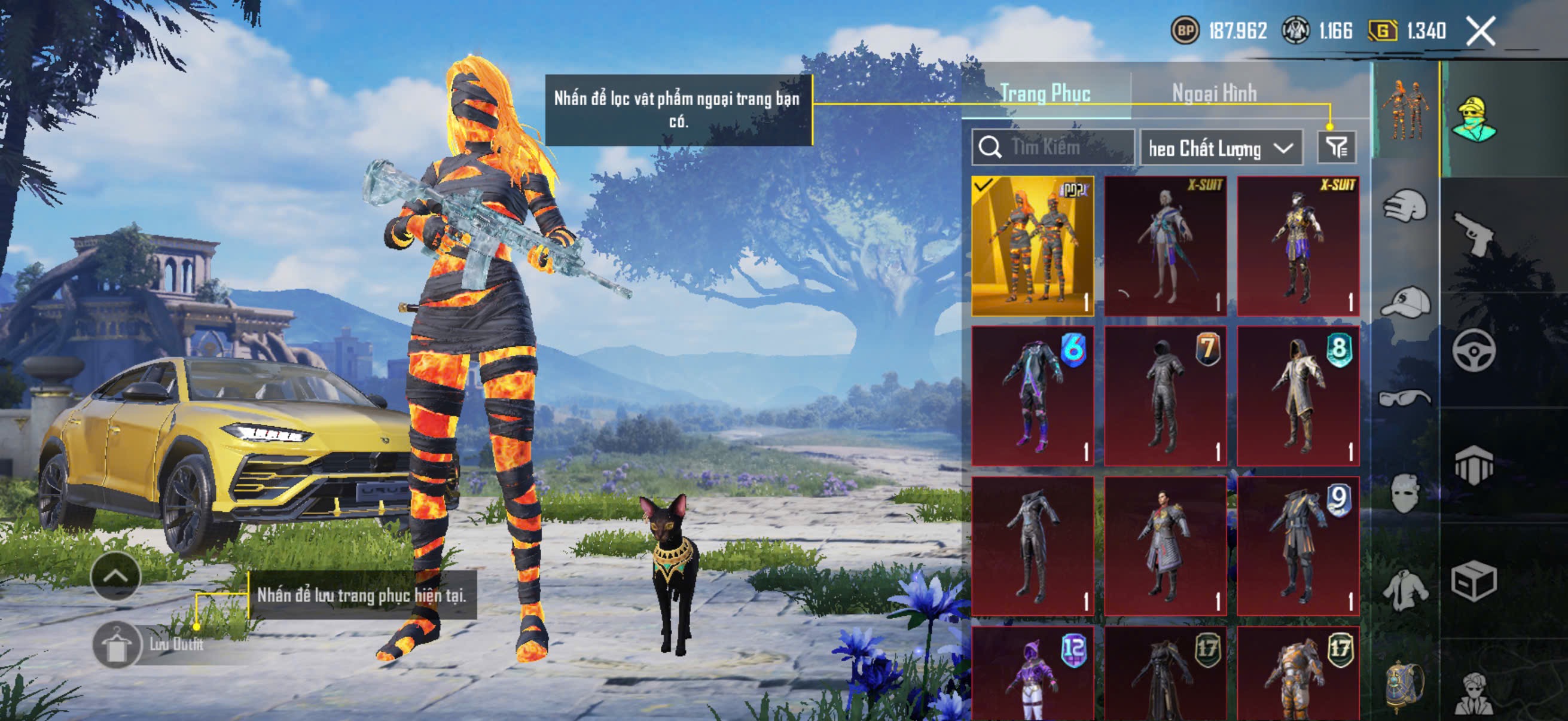Open the glasses category
Viewport: 1568px width, 721px height.
point(1404,398)
